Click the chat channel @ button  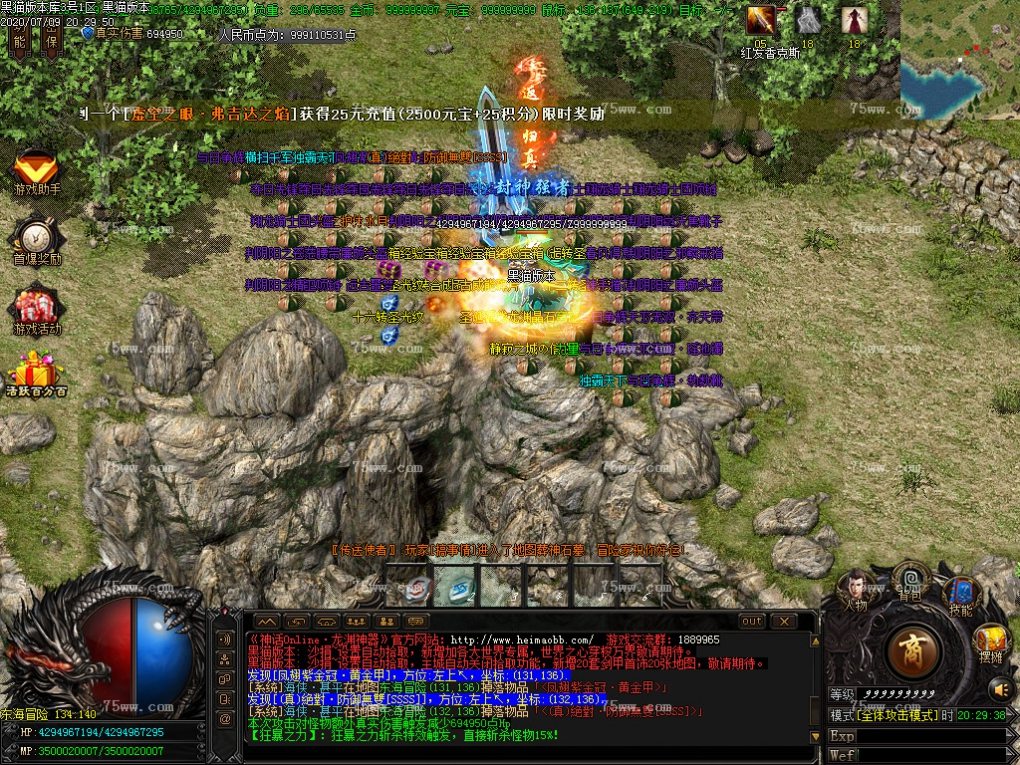click(x=225, y=718)
